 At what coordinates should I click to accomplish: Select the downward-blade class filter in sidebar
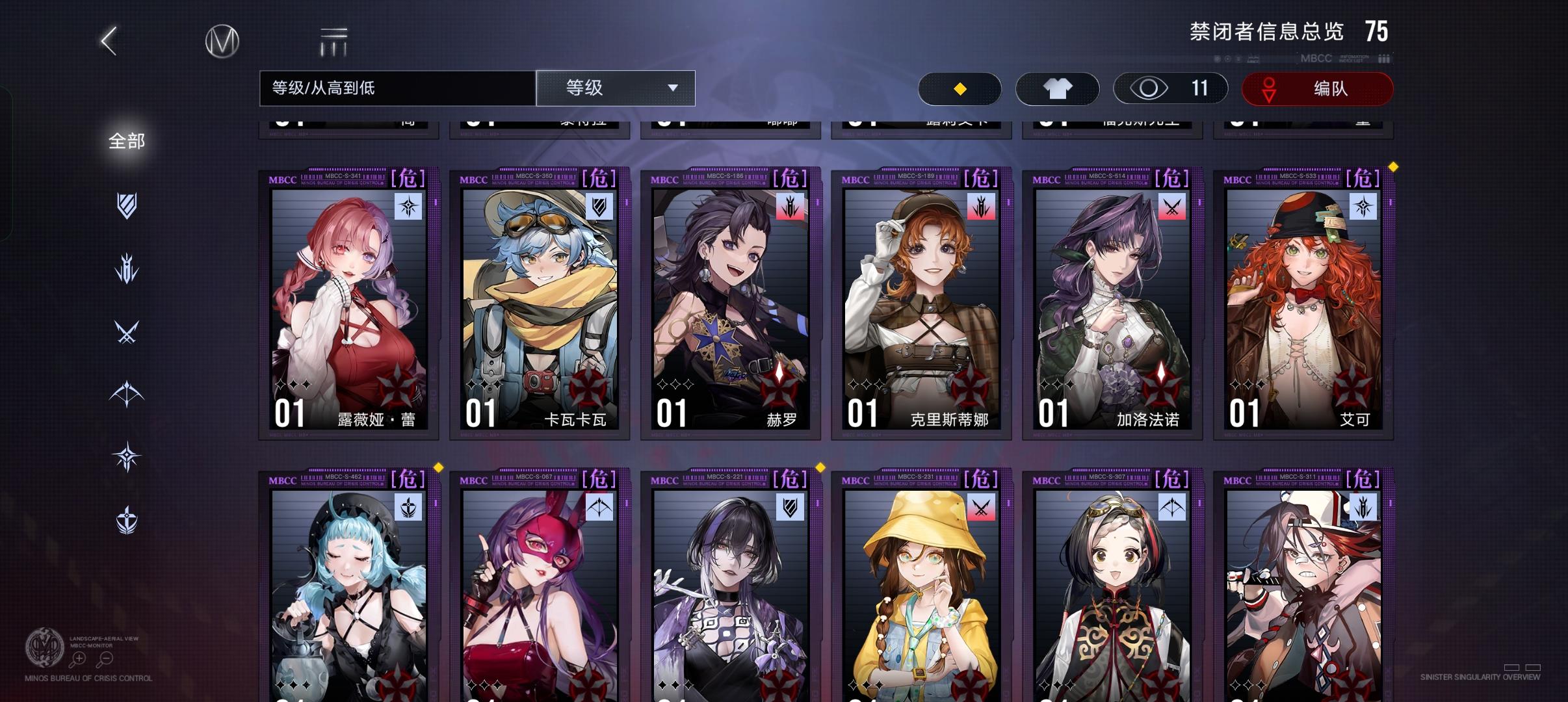pyautogui.click(x=127, y=268)
